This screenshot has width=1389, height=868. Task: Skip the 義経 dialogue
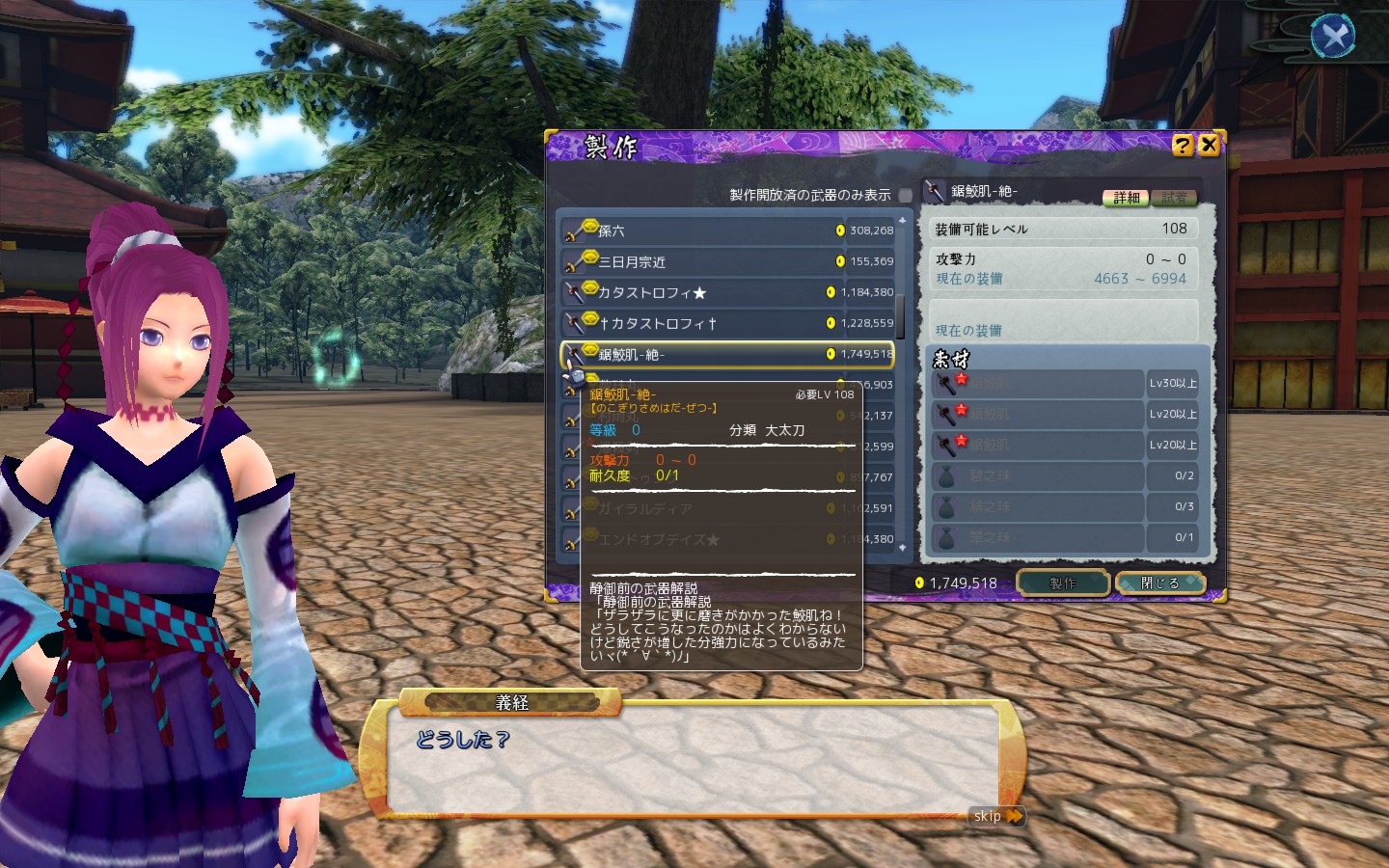pos(996,816)
